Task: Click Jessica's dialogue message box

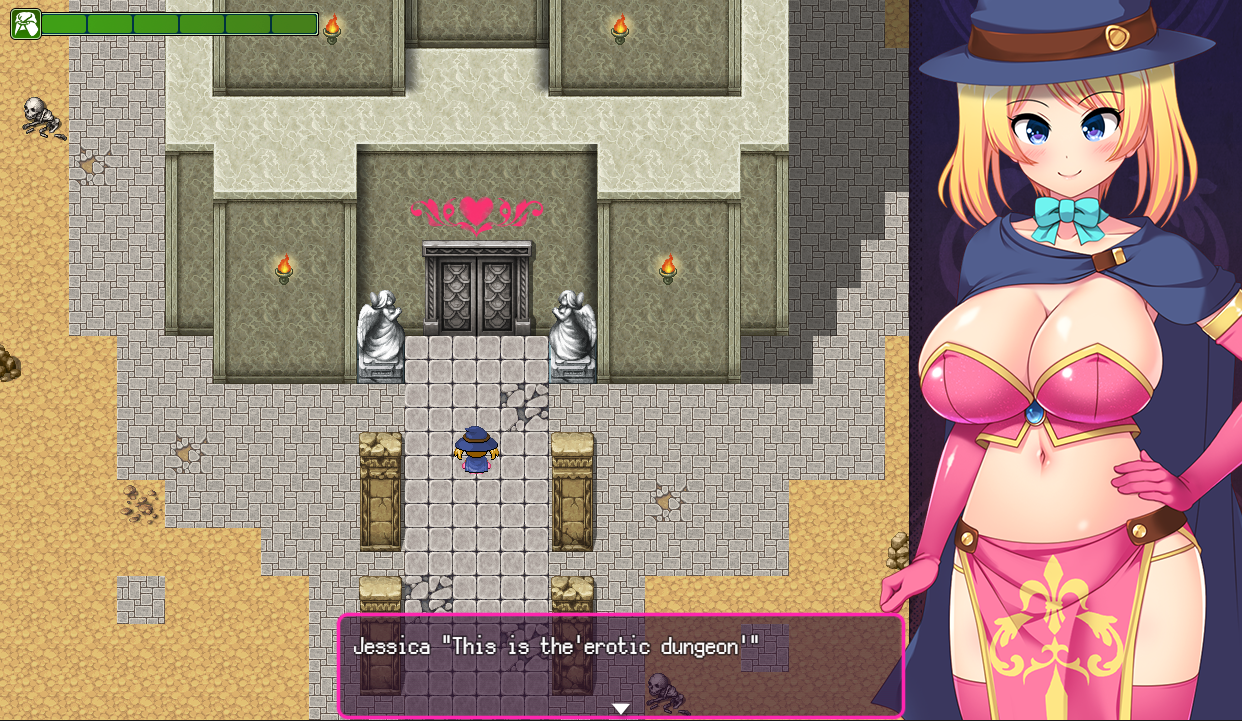Action: (621, 665)
